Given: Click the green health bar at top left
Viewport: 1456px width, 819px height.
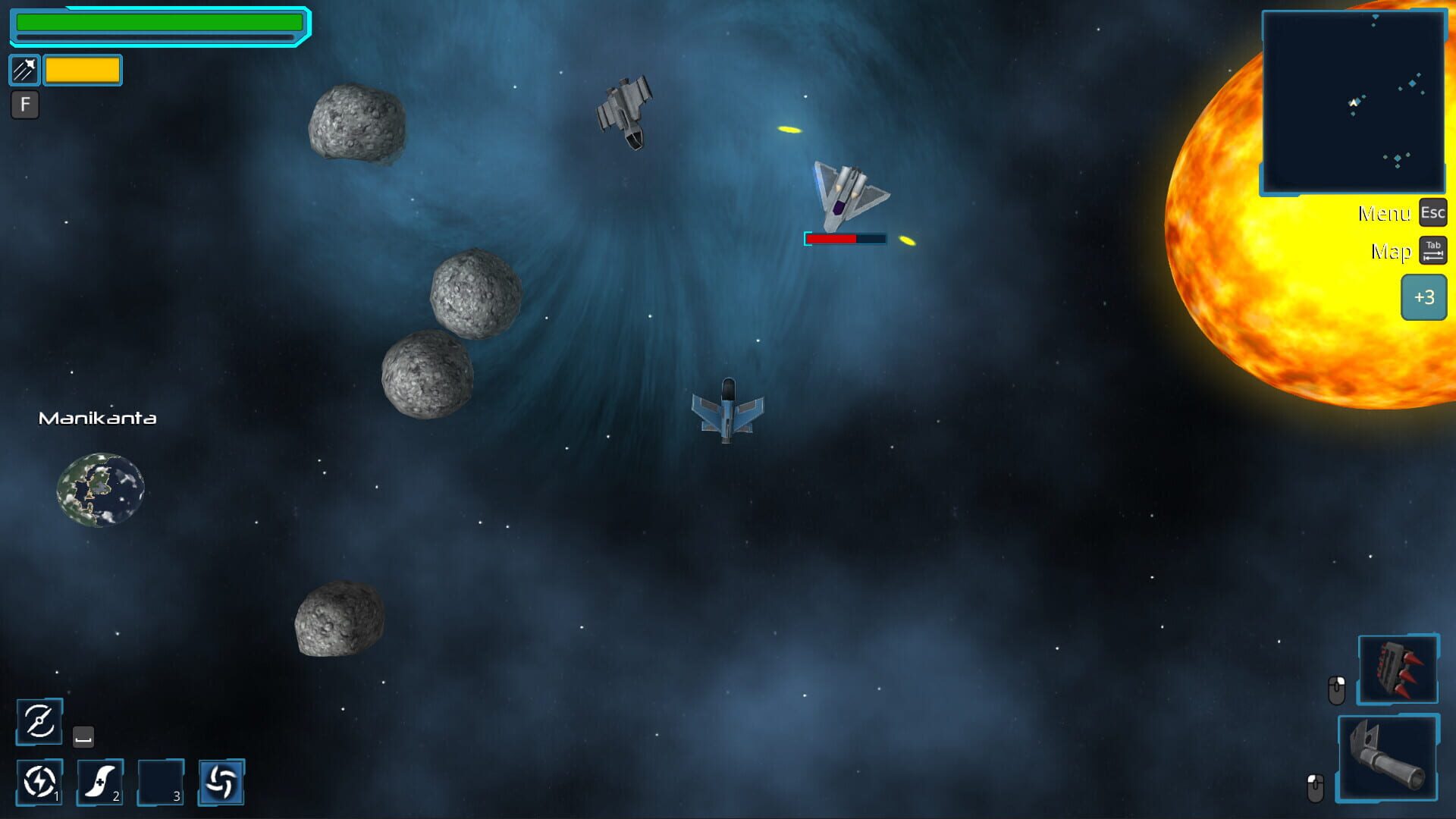Looking at the screenshot, I should point(159,24).
